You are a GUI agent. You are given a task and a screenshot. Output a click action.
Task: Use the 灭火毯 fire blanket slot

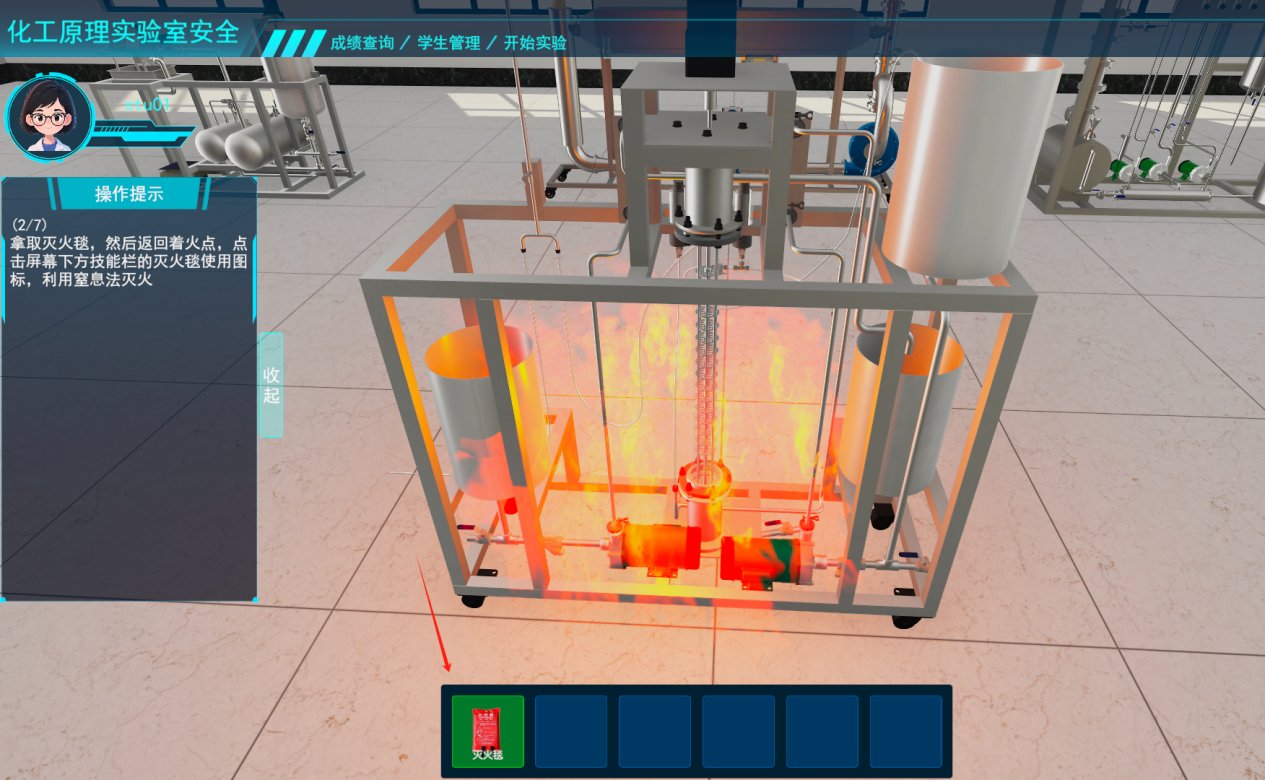click(487, 731)
